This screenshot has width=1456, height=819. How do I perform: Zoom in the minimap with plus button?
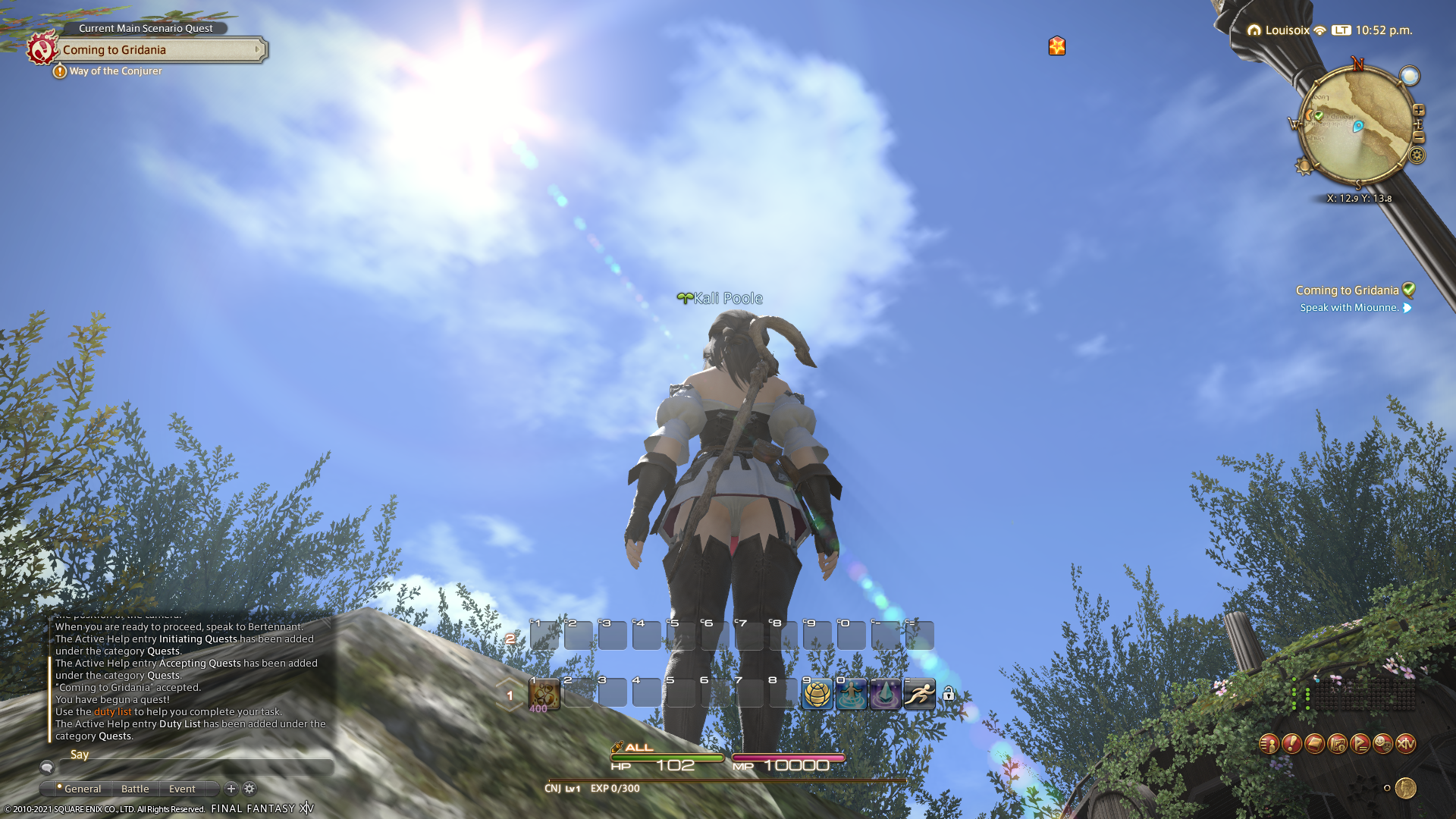[1419, 111]
